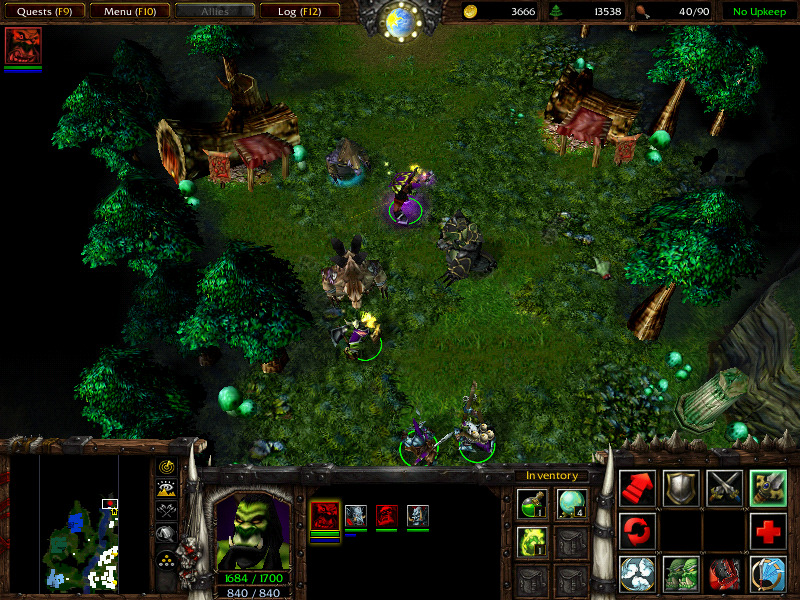Open the Quests log button
Screen dimensions: 800x600
tap(44, 12)
